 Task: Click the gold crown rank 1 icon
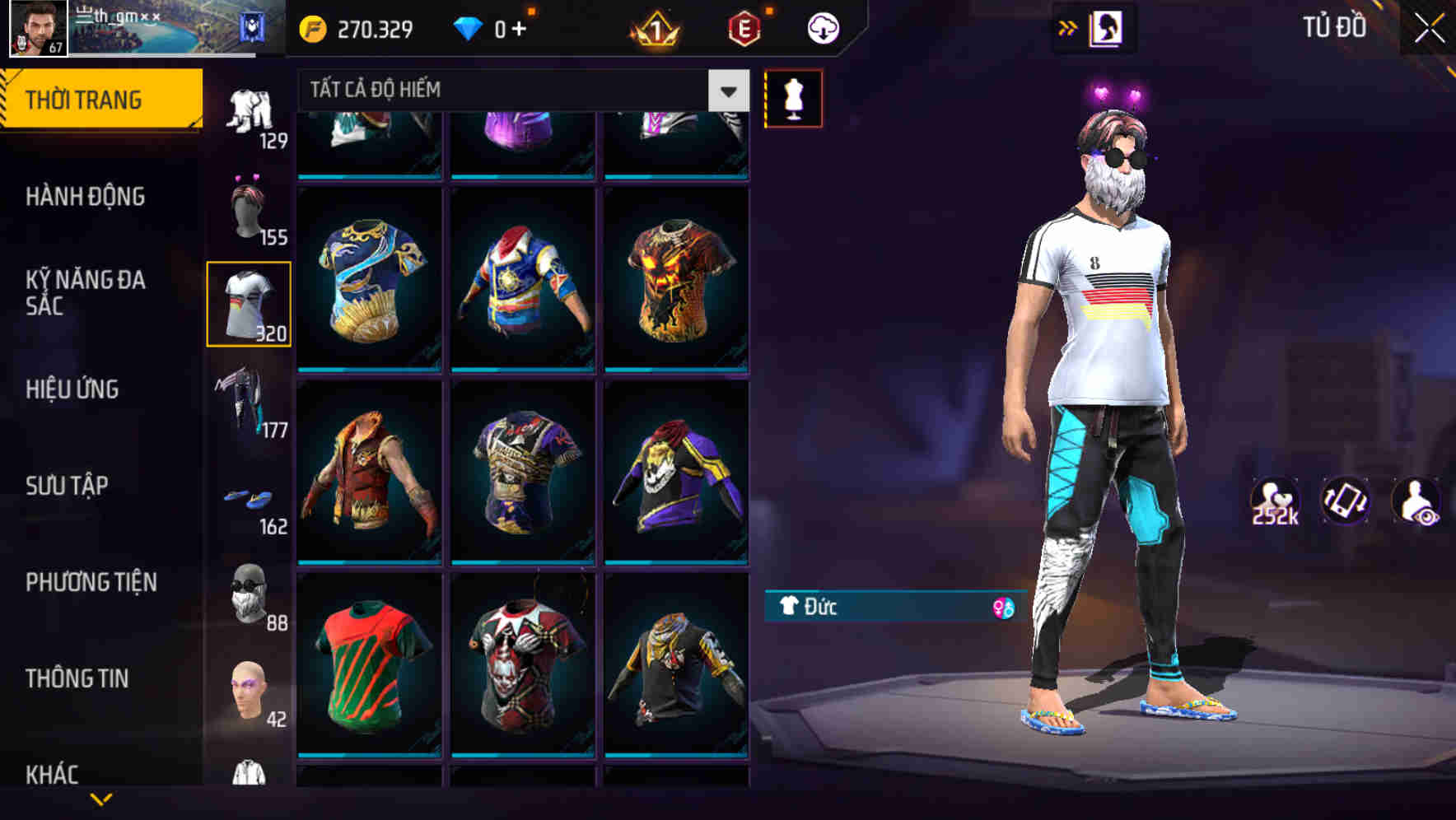pyautogui.click(x=655, y=27)
